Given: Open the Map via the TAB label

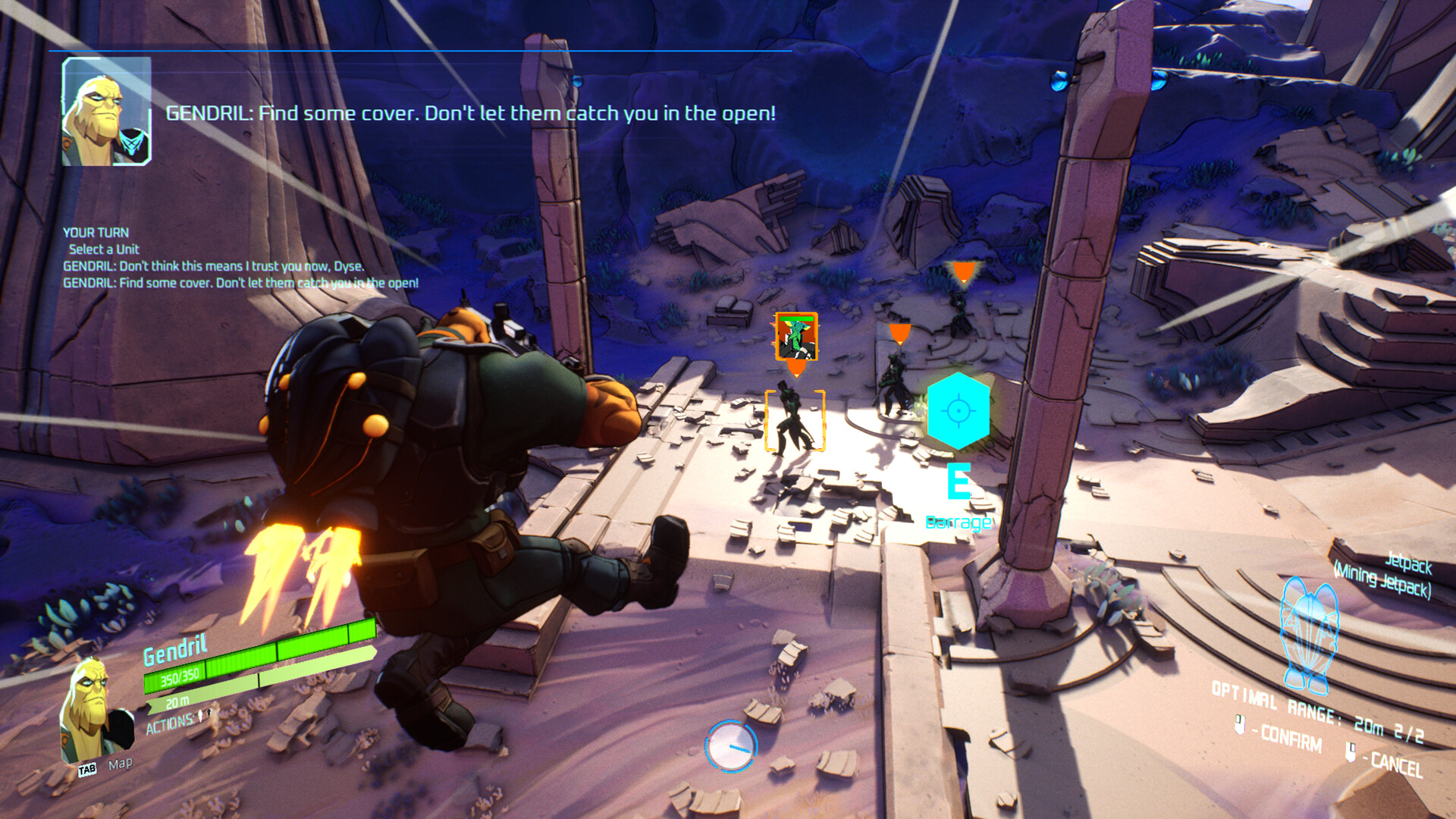Looking at the screenshot, I should (x=89, y=767).
